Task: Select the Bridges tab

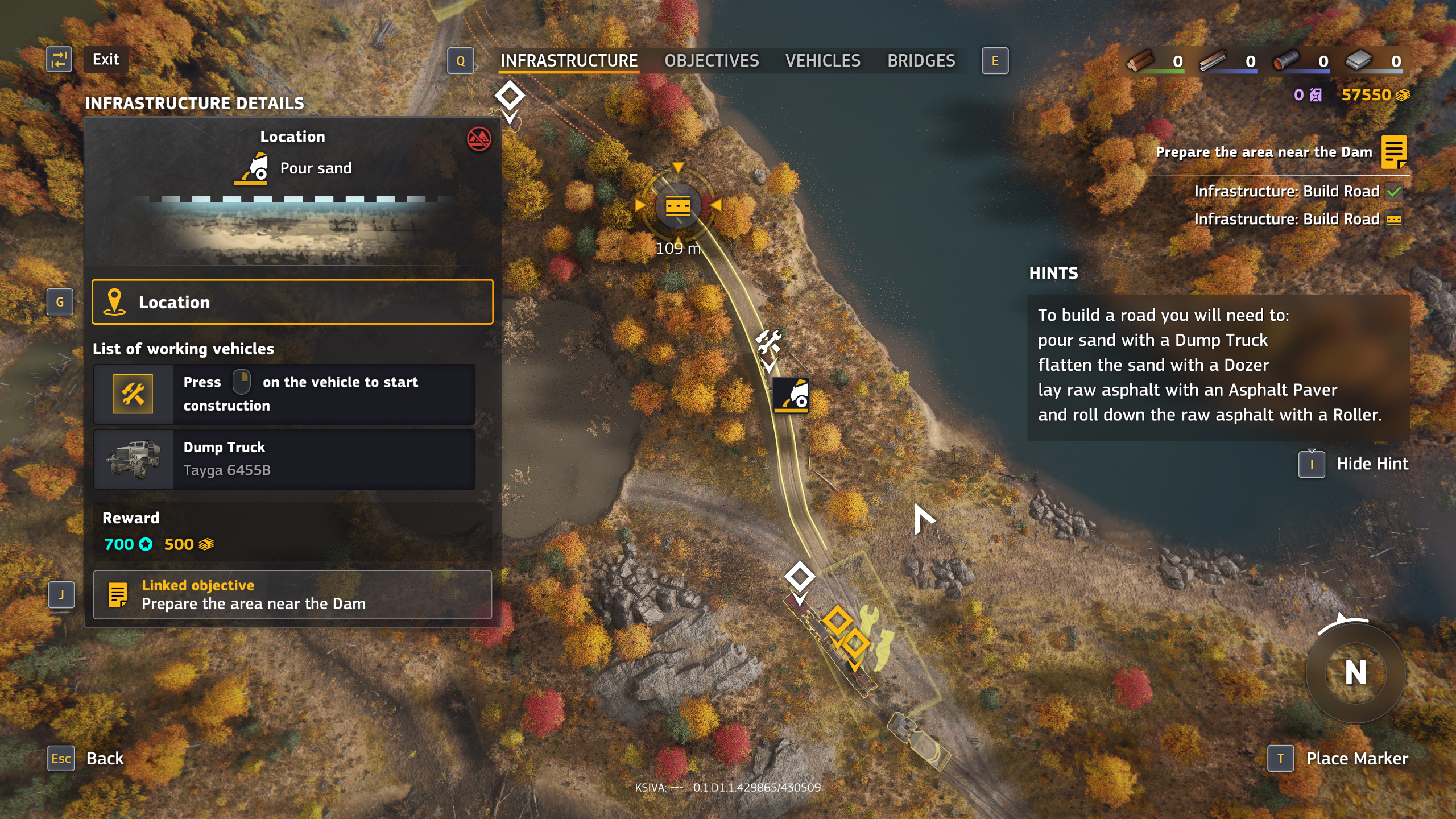Action: [921, 61]
